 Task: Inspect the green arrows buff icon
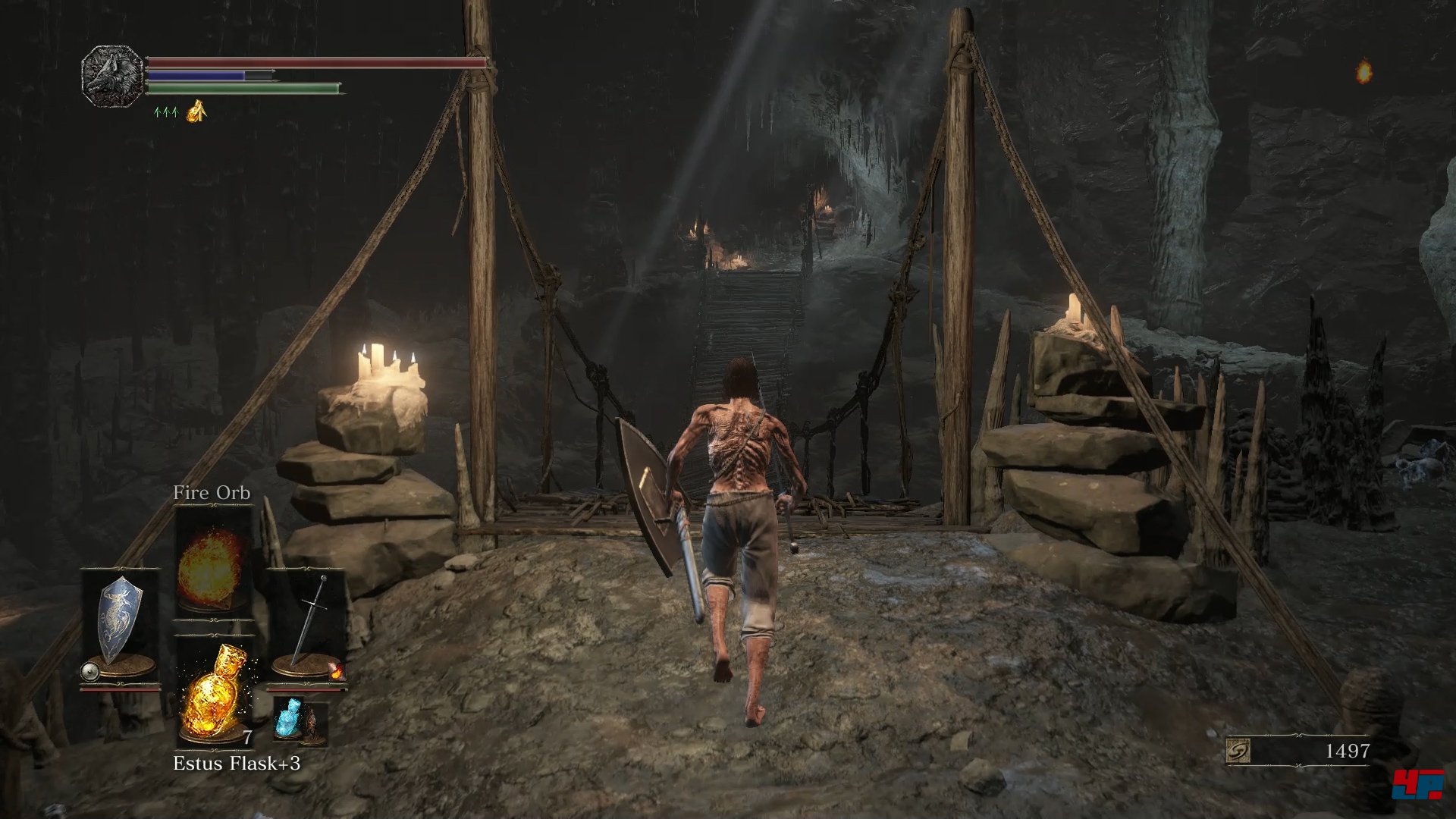tap(165, 112)
